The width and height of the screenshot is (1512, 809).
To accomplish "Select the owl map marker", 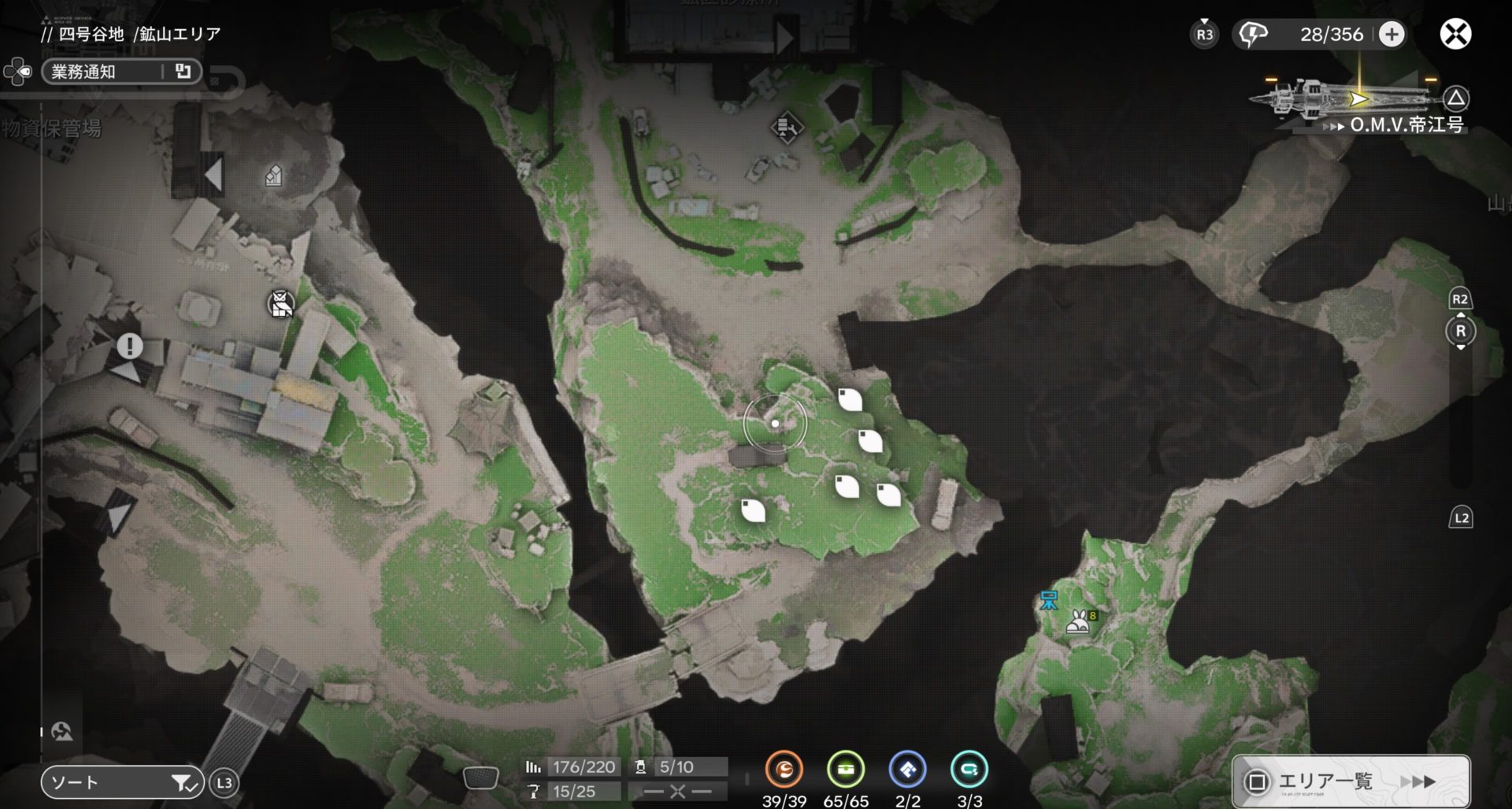I will [280, 303].
